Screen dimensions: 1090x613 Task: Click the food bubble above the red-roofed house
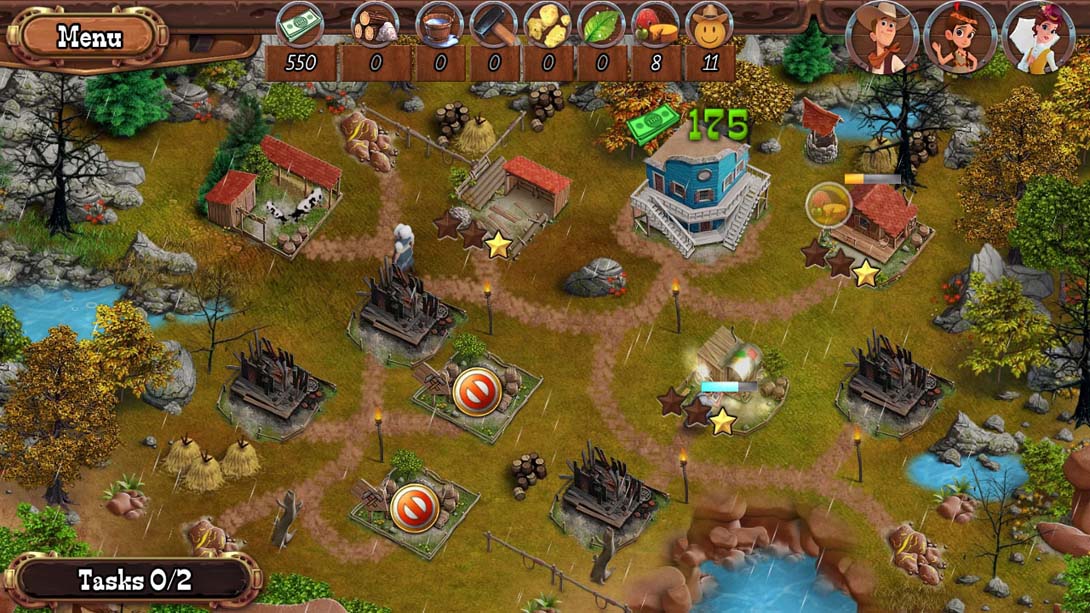(829, 205)
